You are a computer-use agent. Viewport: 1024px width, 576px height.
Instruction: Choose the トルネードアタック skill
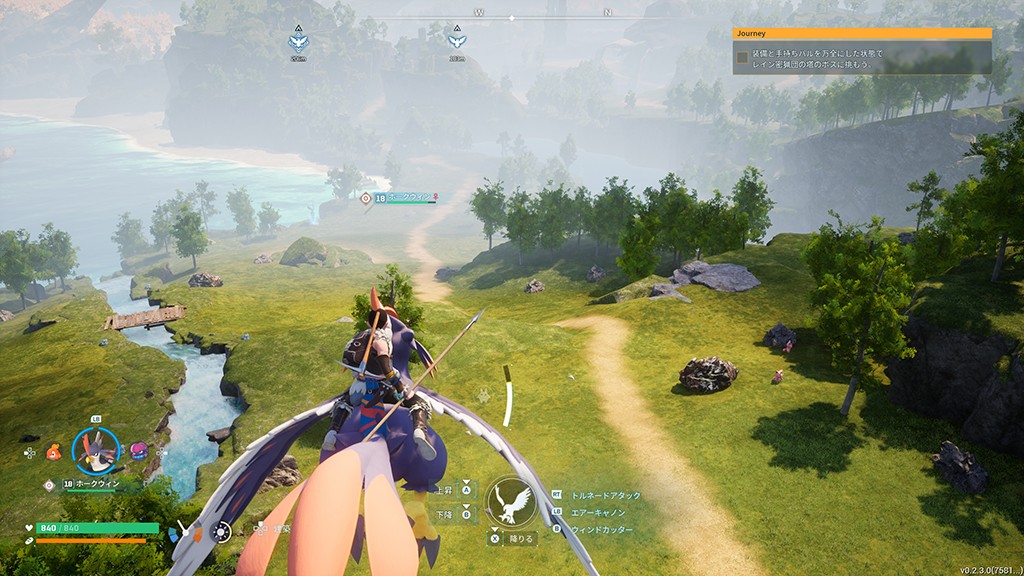[605, 495]
